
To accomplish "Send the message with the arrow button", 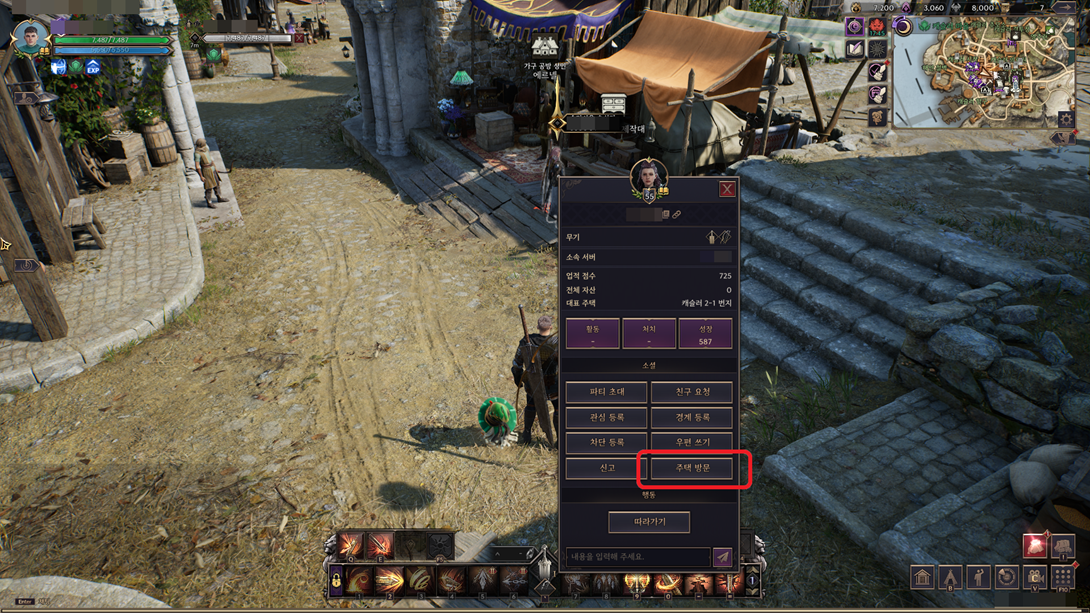I will [722, 557].
